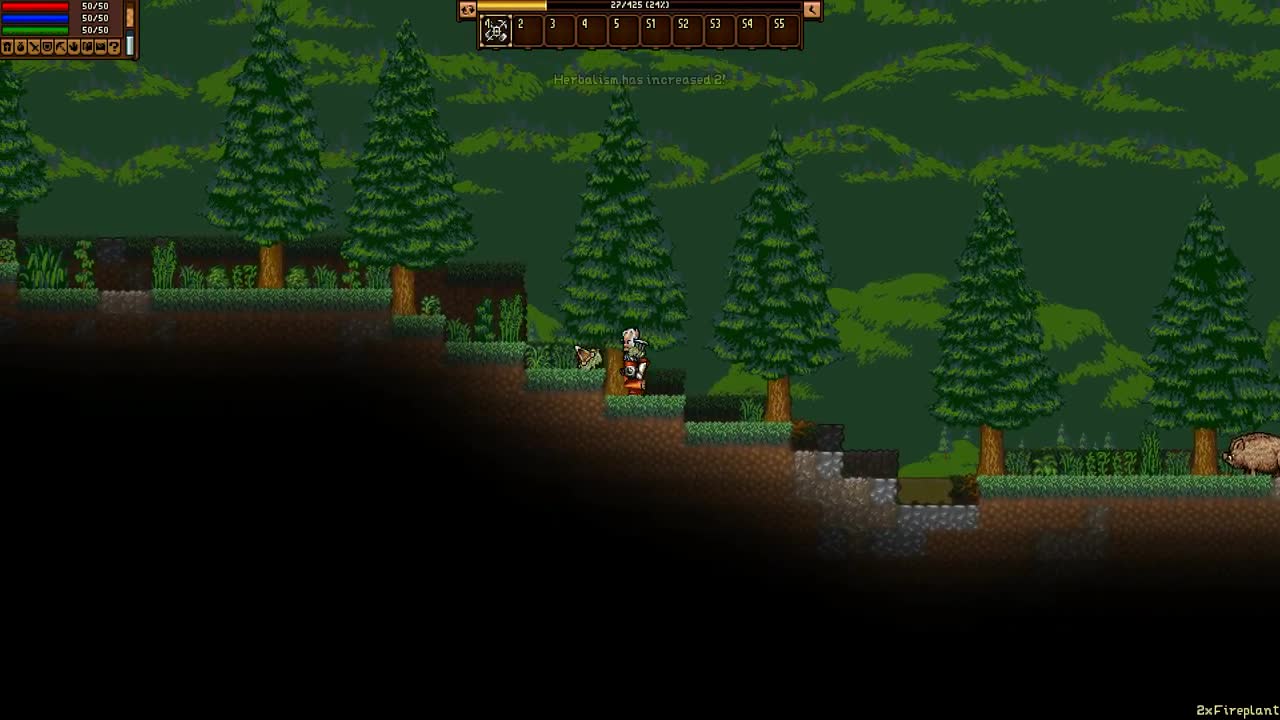Screen dimensions: 1280x720
Task: Open the inventory bag icon
Action: point(21,47)
